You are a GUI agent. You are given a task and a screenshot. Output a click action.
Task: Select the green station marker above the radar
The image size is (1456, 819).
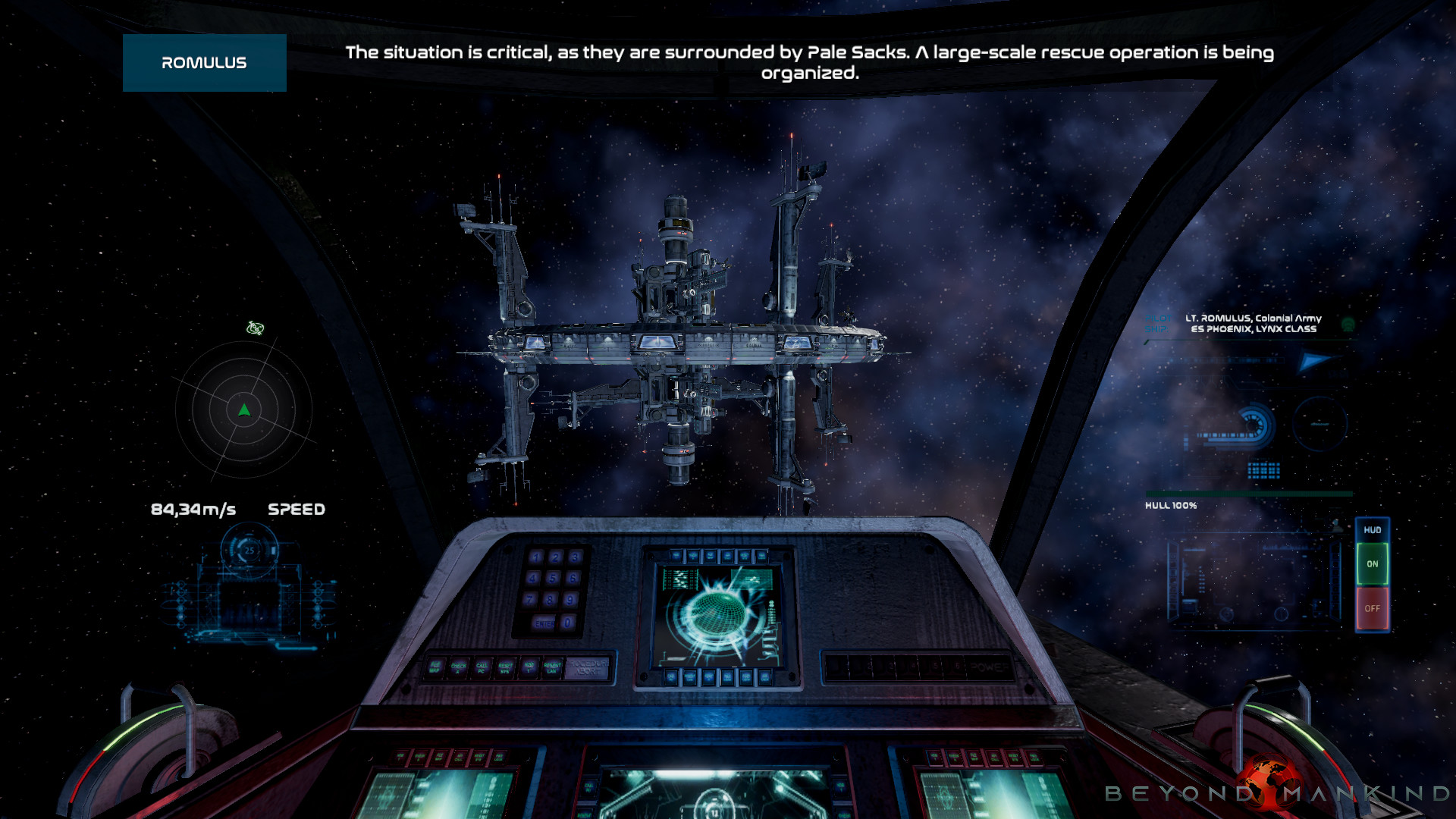256,328
